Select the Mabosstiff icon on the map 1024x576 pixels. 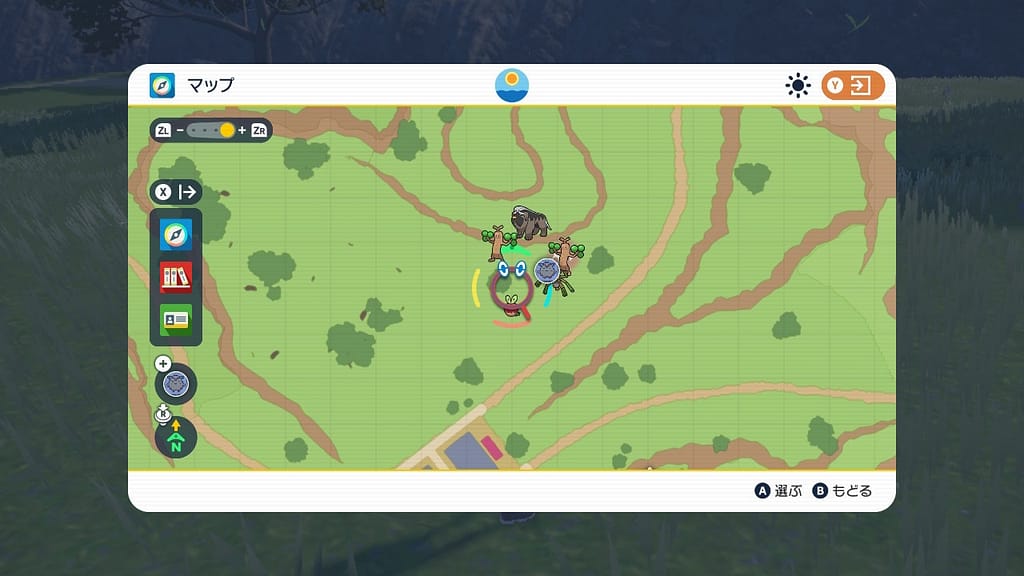530,221
